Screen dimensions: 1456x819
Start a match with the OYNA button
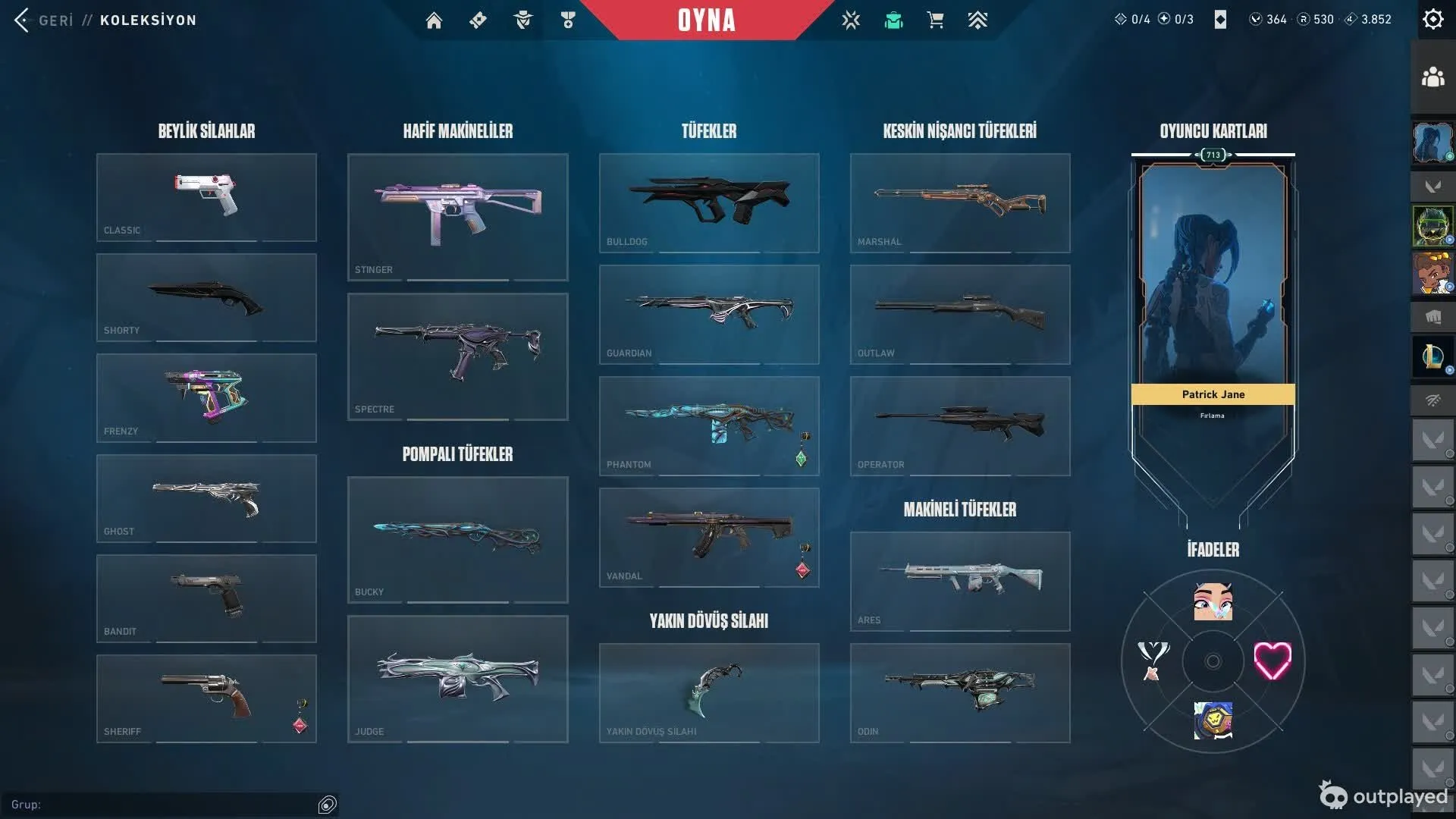point(706,20)
